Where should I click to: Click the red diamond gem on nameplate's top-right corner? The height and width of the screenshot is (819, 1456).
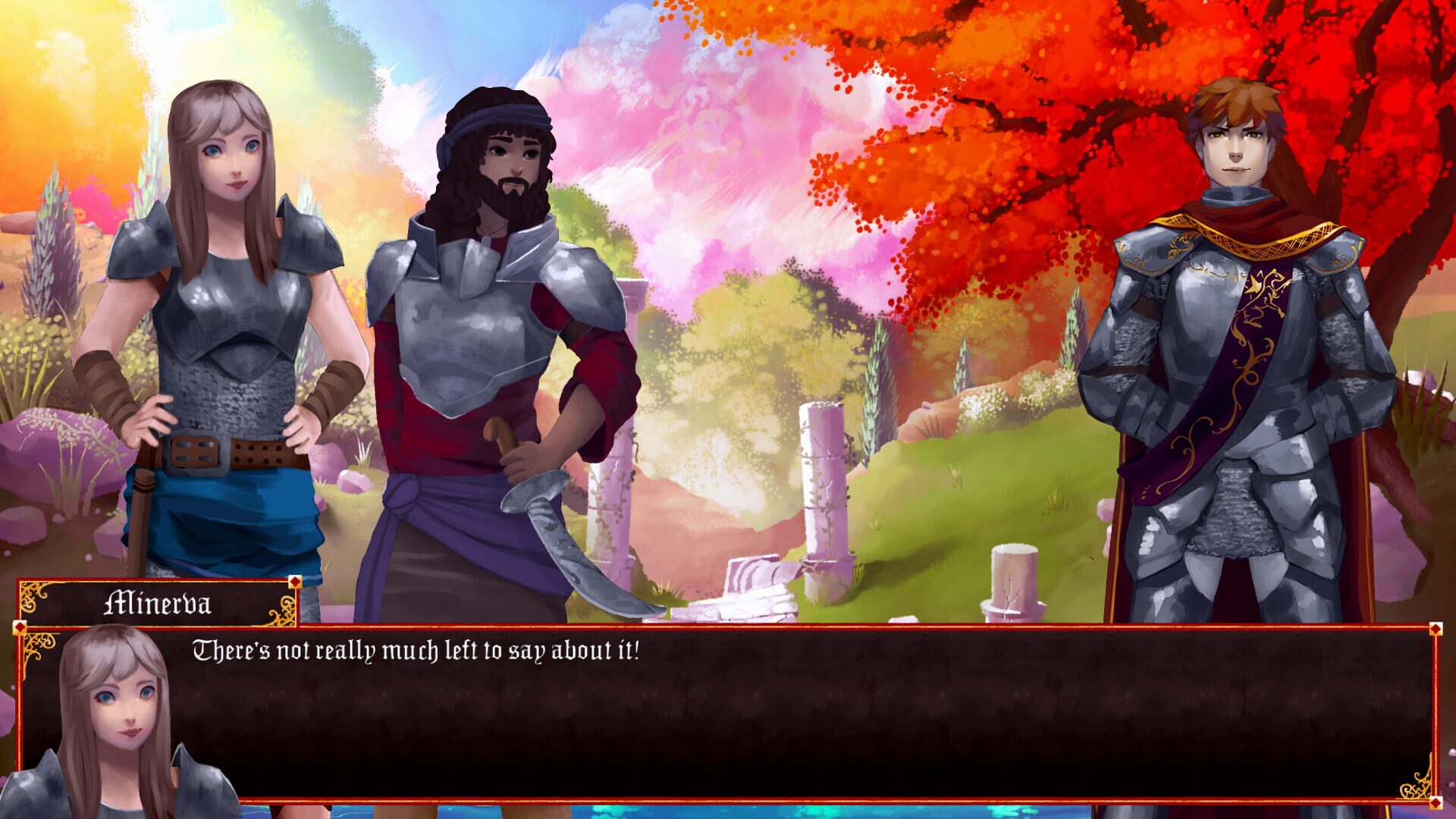(295, 582)
